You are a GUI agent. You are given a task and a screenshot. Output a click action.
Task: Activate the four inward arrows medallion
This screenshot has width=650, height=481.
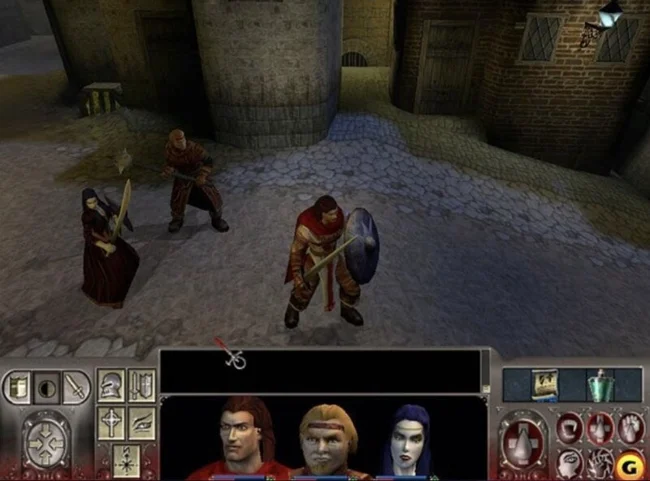[x=46, y=439]
